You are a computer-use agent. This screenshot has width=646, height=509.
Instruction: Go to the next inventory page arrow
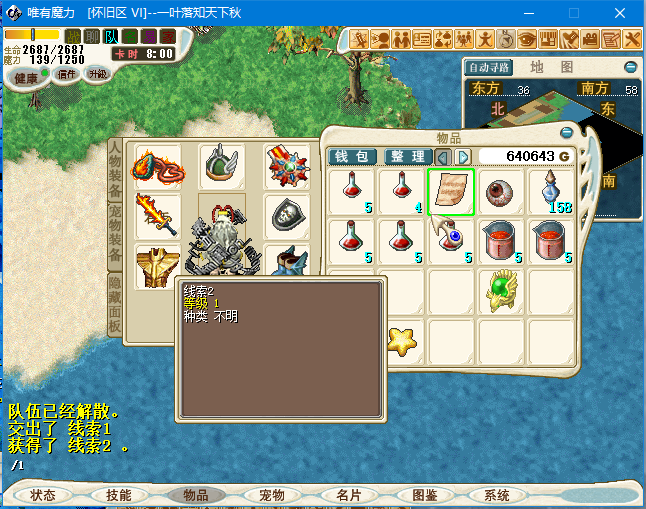[463, 157]
